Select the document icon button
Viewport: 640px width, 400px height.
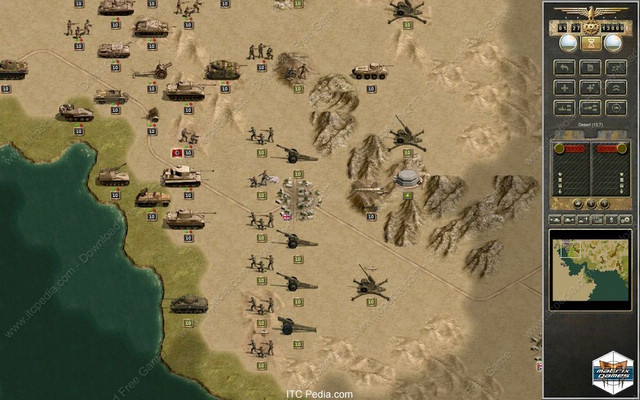click(x=590, y=67)
